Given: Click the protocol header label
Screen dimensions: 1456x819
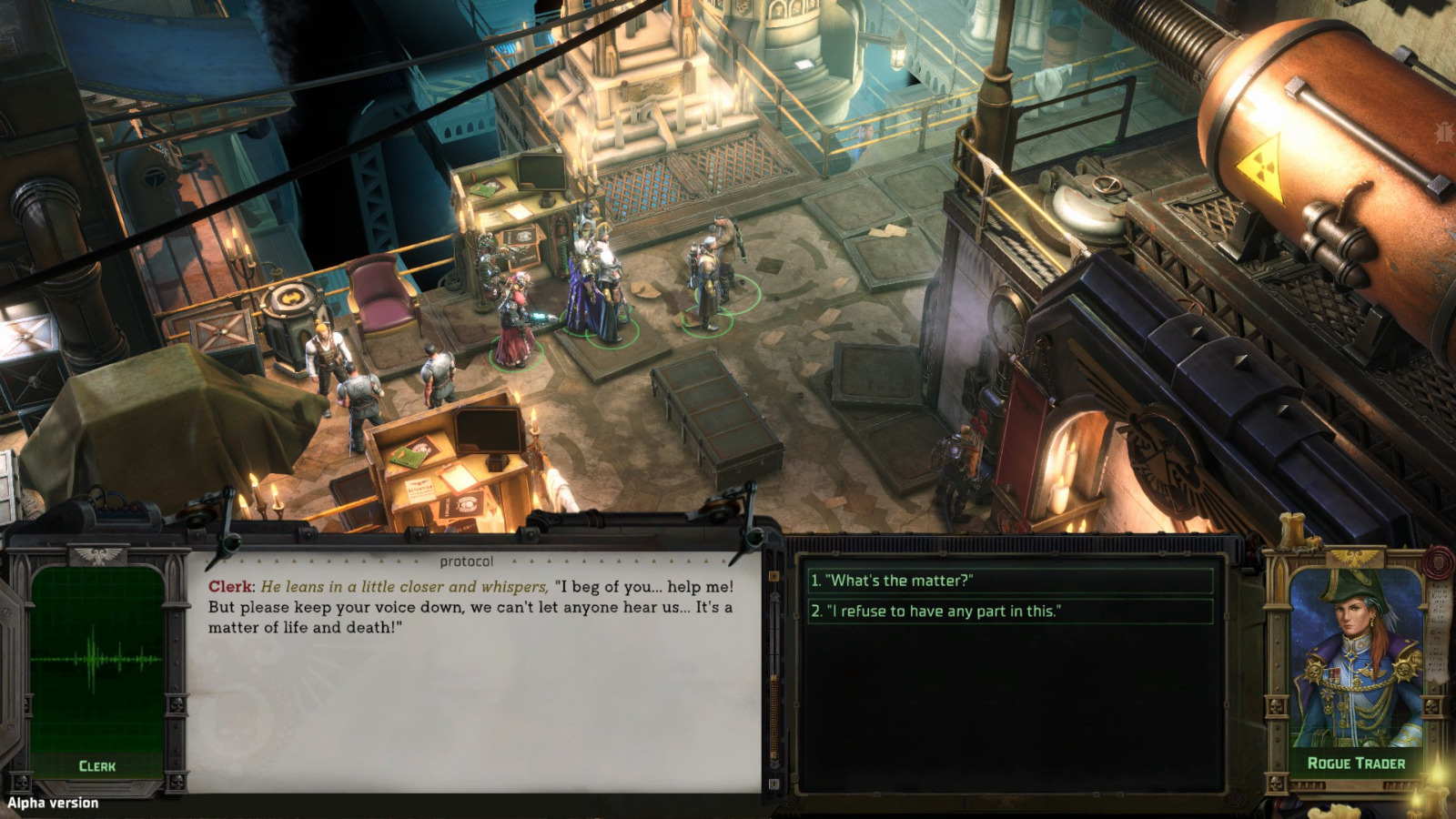Looking at the screenshot, I should (467, 561).
